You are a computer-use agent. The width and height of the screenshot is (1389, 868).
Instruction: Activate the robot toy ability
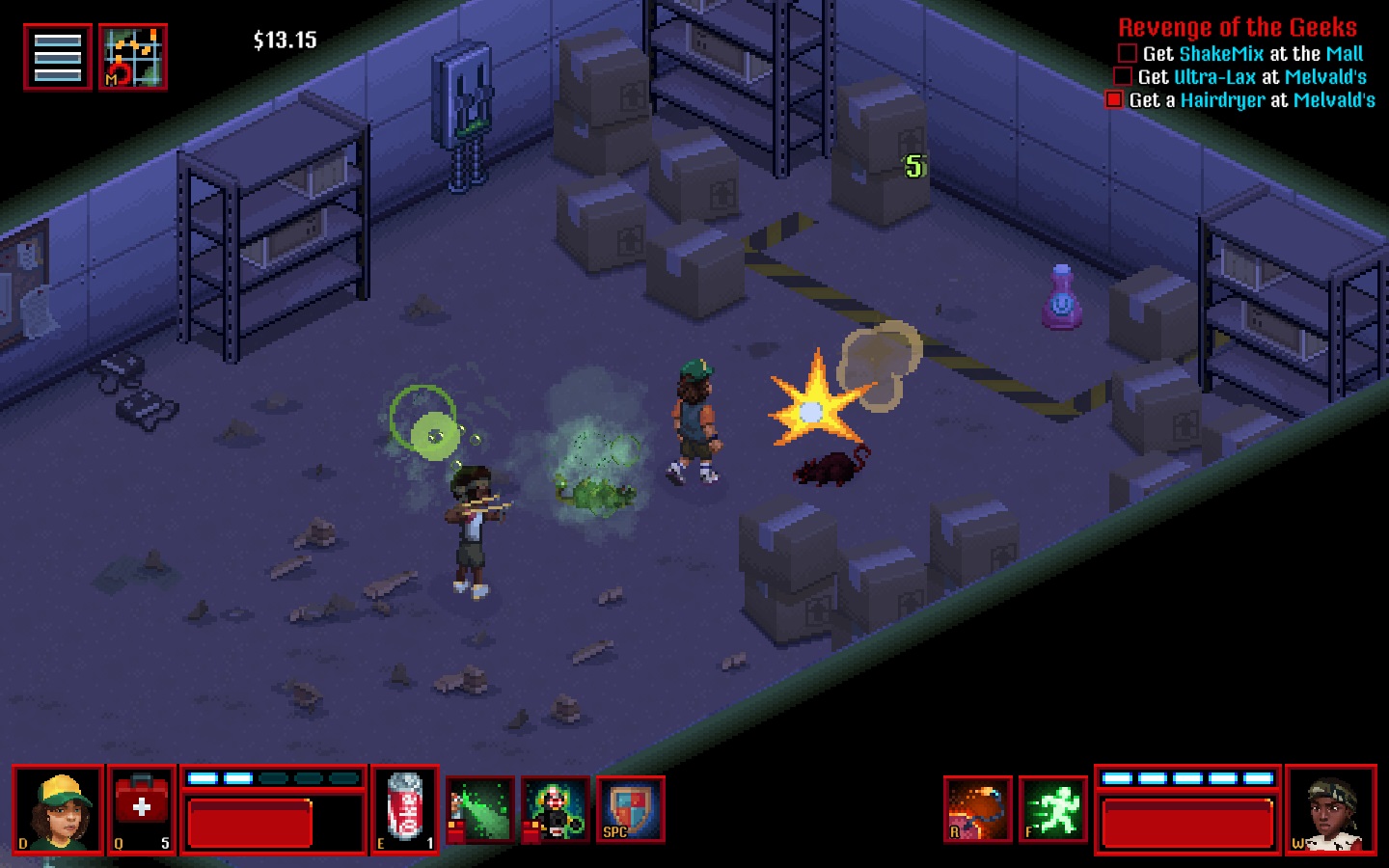click(555, 810)
